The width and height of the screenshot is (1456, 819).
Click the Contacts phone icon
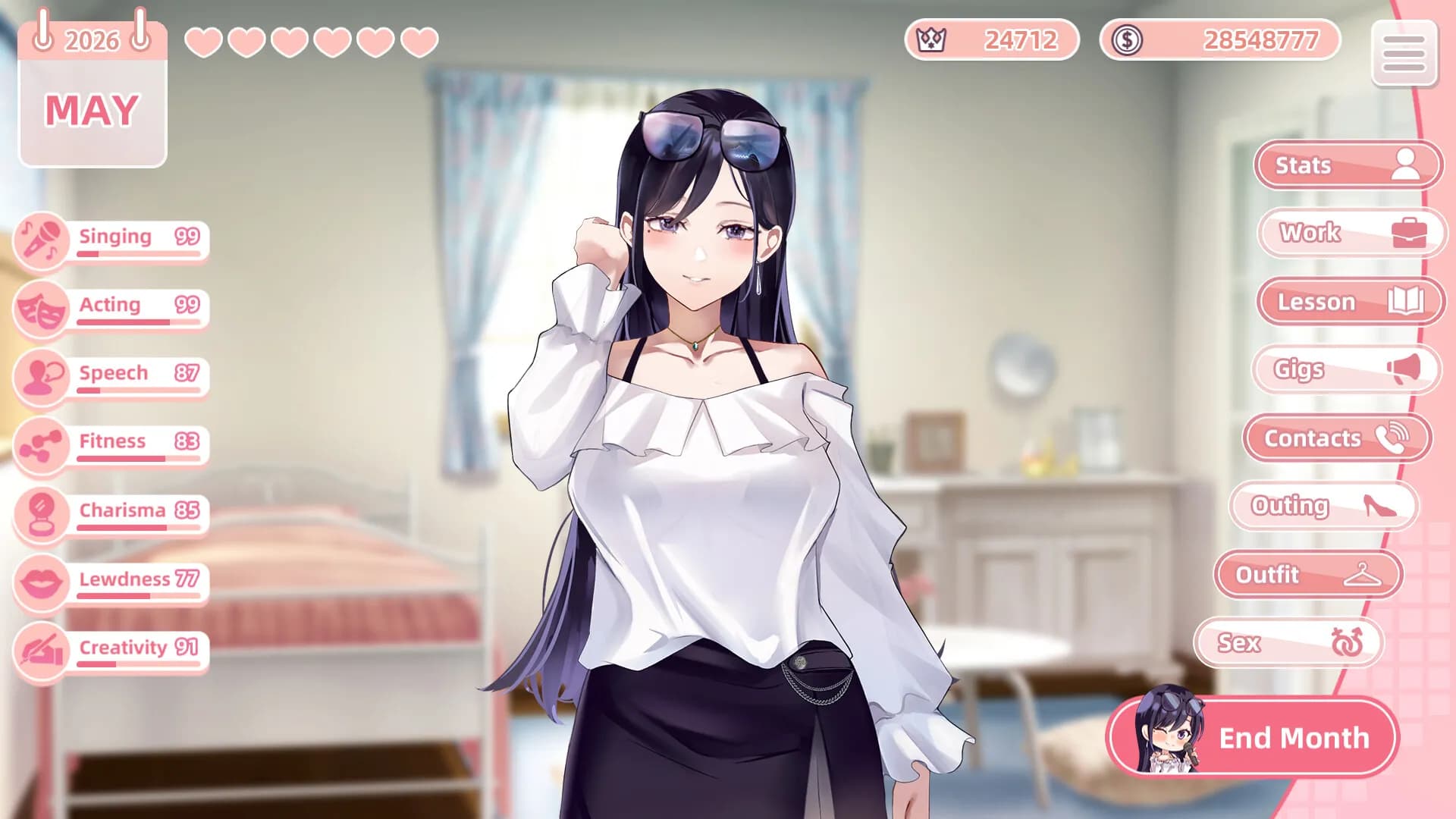[1392, 438]
